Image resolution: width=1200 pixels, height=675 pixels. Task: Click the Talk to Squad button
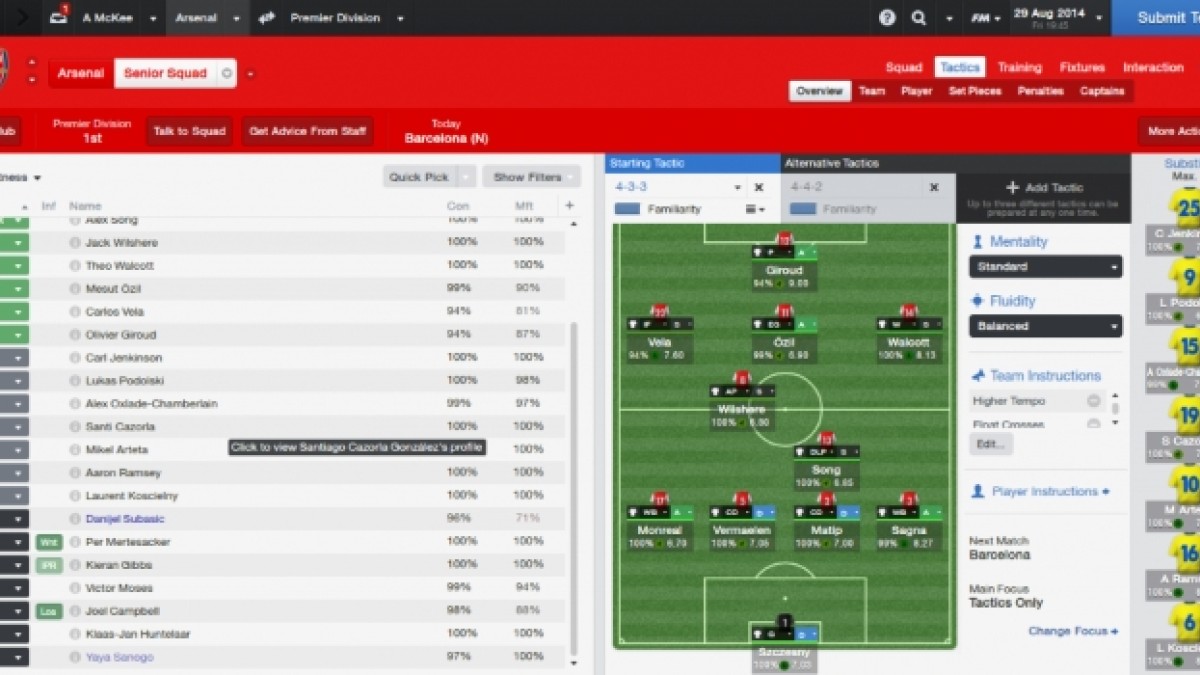tap(190, 131)
